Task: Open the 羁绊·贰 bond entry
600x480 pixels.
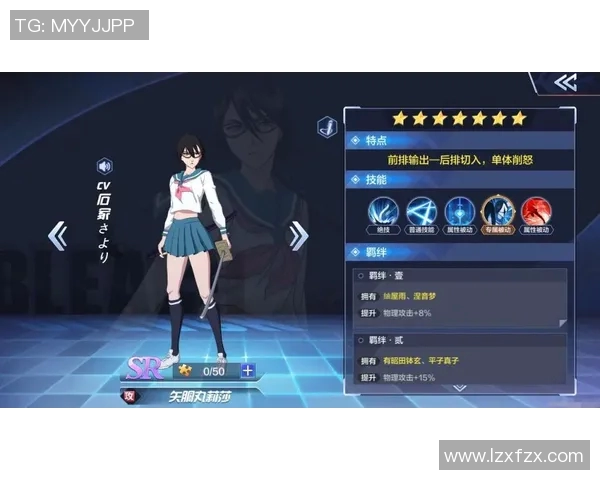Action: 460,358
